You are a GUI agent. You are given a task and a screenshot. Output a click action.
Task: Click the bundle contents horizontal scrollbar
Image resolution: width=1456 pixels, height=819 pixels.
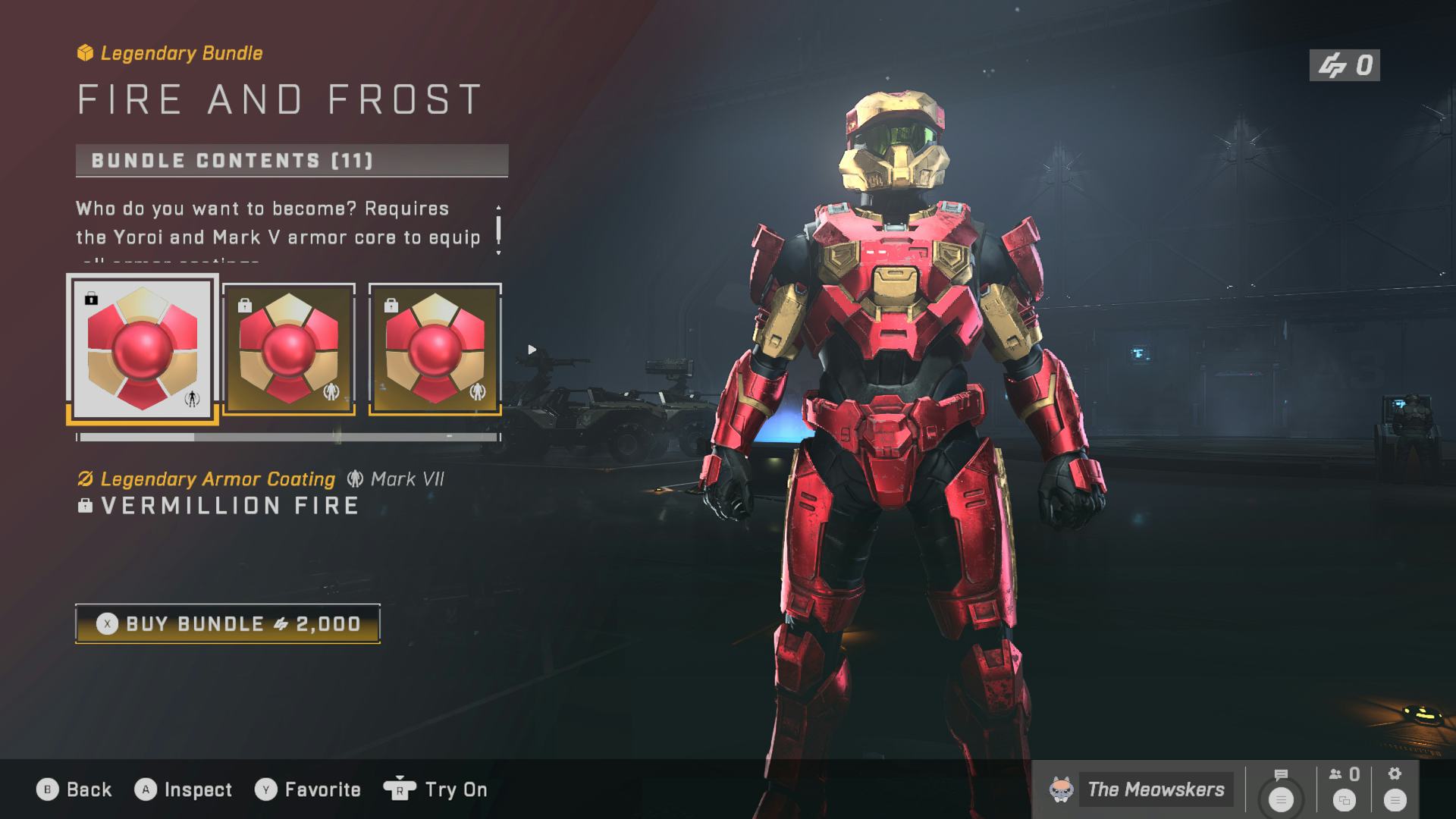click(x=288, y=438)
